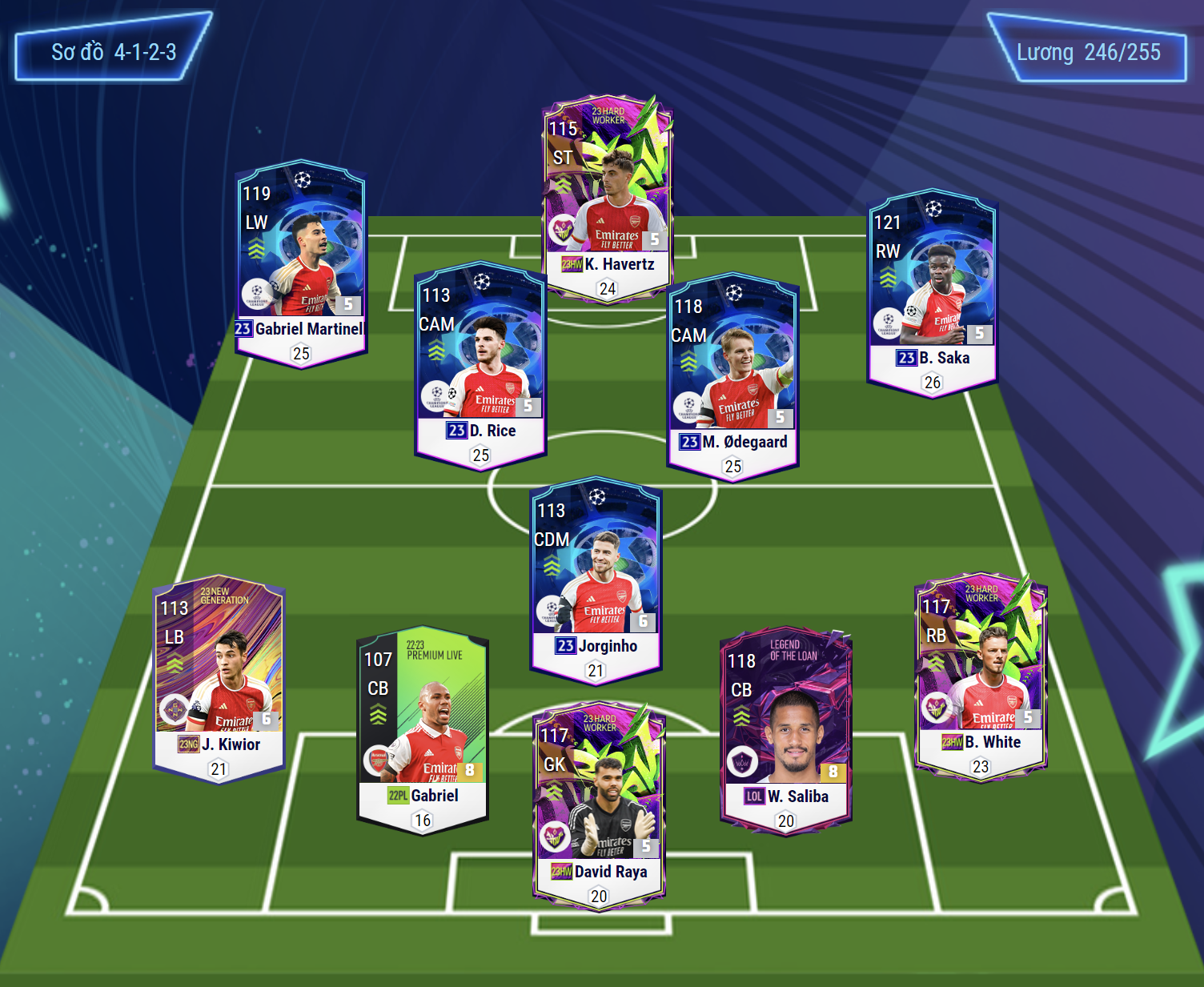The width and height of the screenshot is (1204, 987).
Task: Pick the Gabriel centre back card
Action: tap(423, 730)
